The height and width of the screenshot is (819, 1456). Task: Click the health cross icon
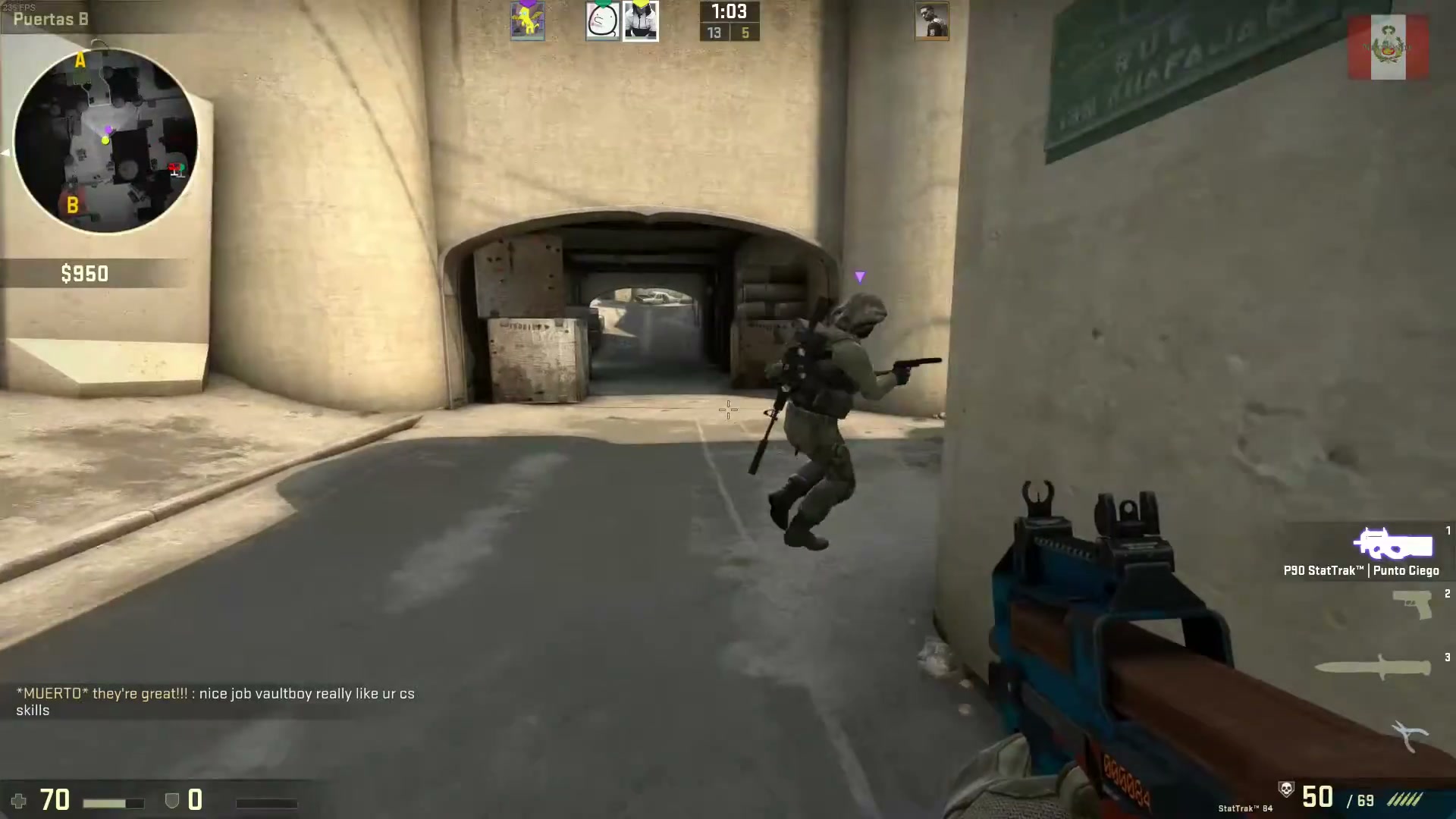tap(19, 801)
